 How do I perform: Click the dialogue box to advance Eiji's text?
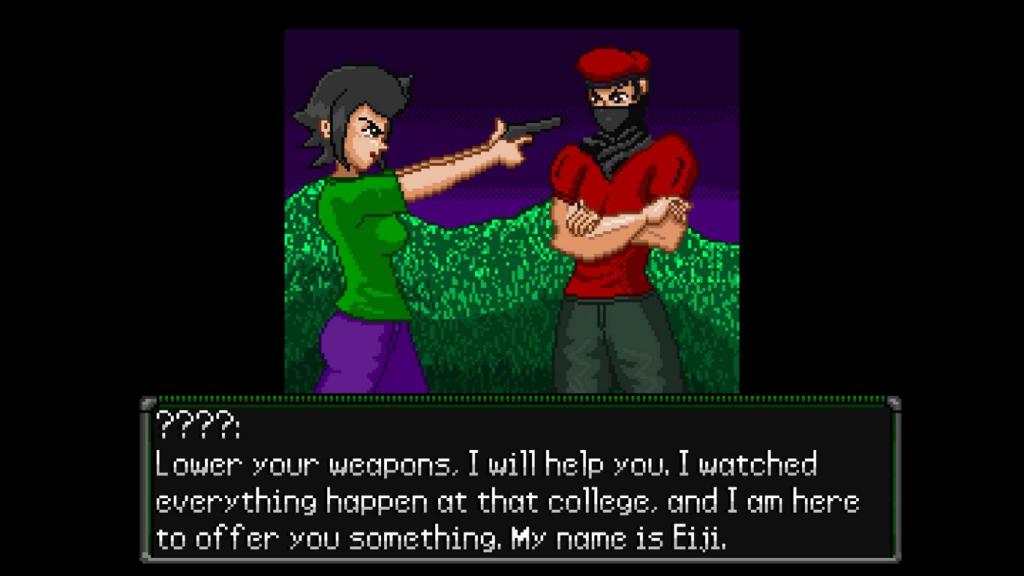pyautogui.click(x=520, y=480)
